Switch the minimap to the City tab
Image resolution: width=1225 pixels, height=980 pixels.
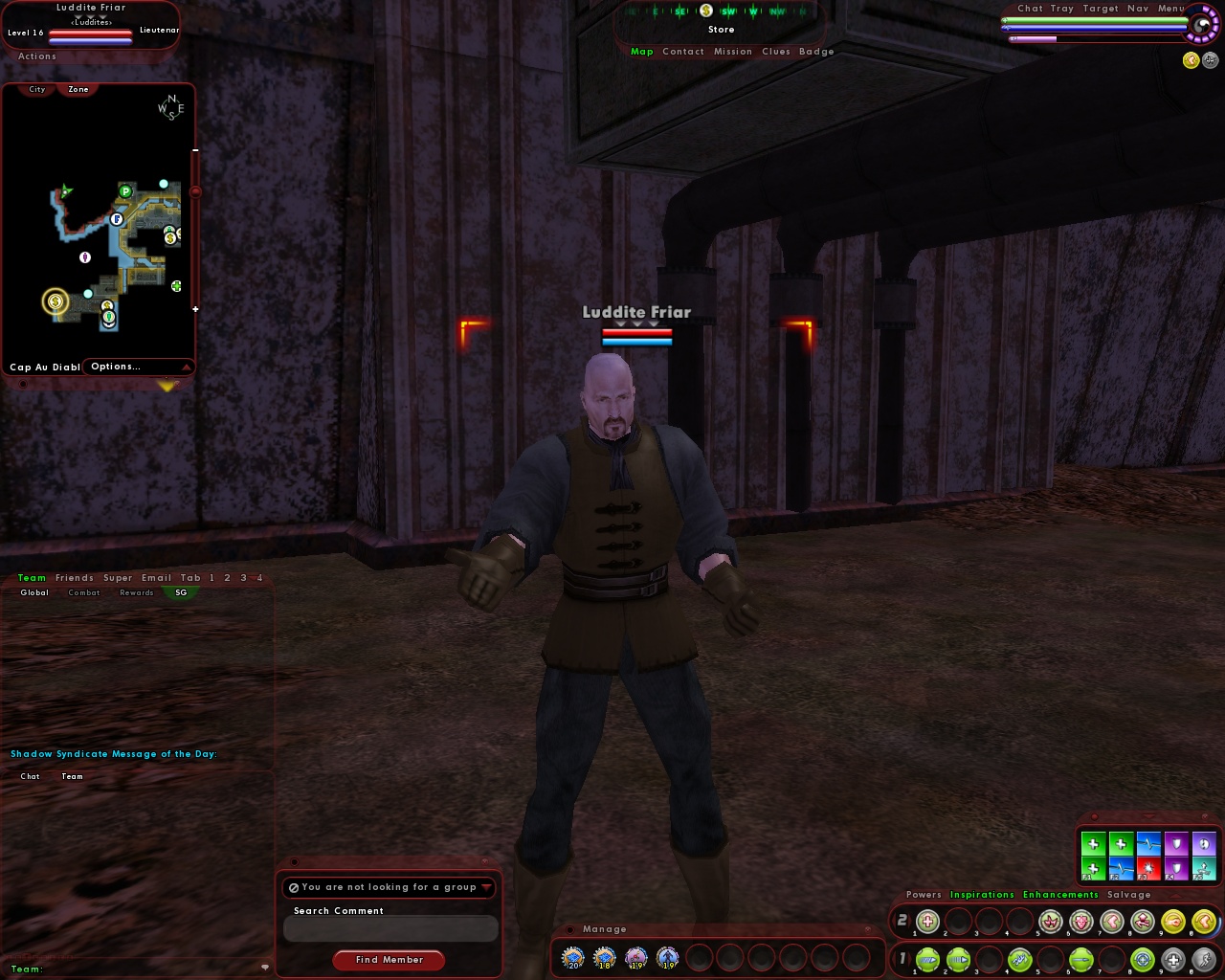pyautogui.click(x=35, y=89)
